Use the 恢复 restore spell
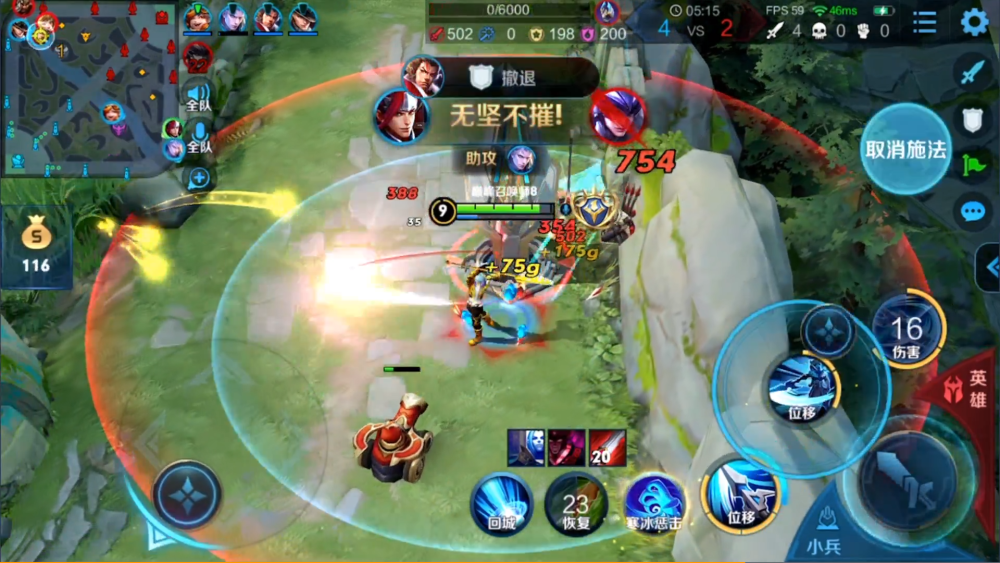The width and height of the screenshot is (1000, 563). click(576, 503)
